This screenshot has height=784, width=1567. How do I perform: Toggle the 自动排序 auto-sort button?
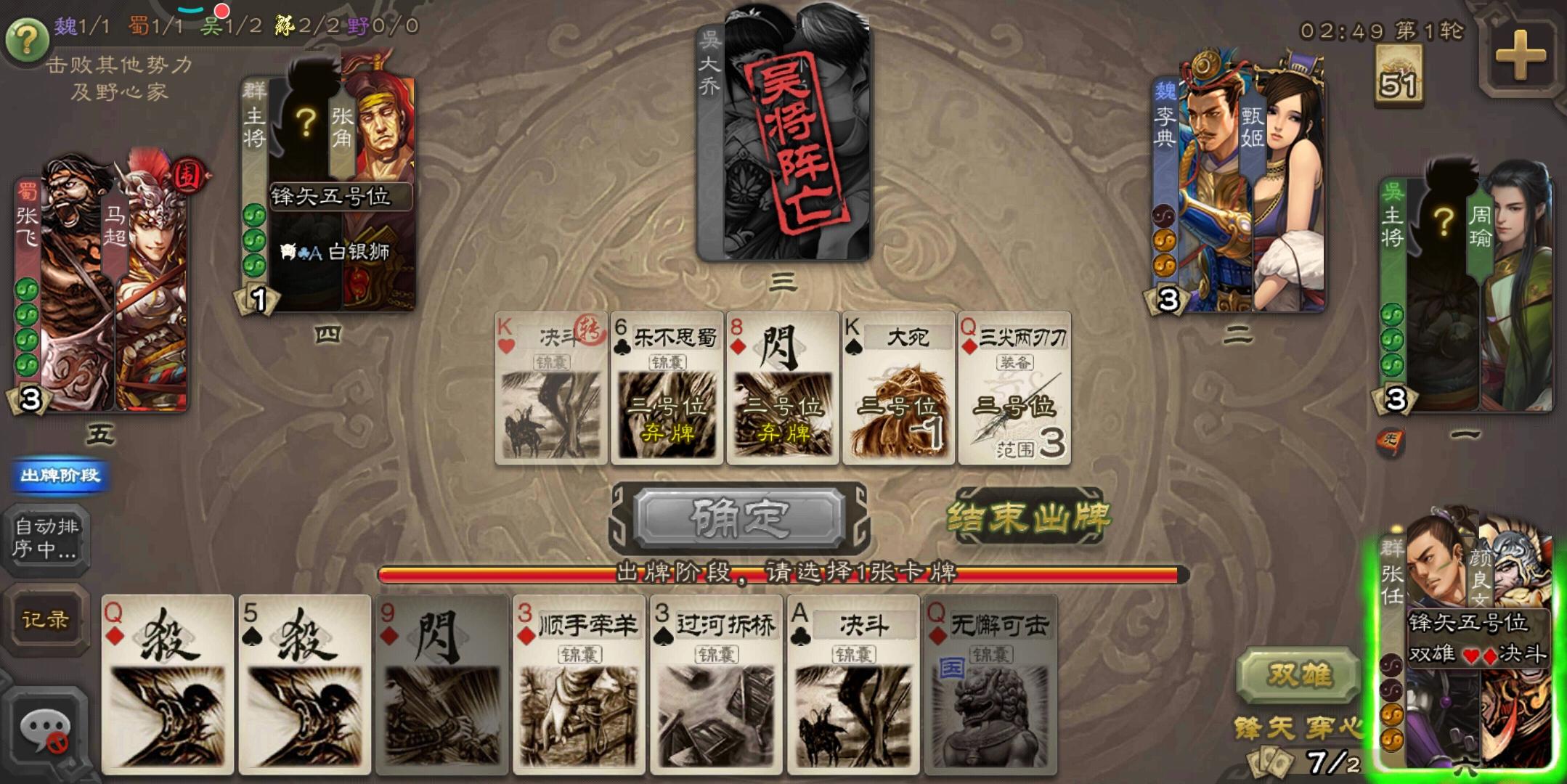click(x=46, y=538)
